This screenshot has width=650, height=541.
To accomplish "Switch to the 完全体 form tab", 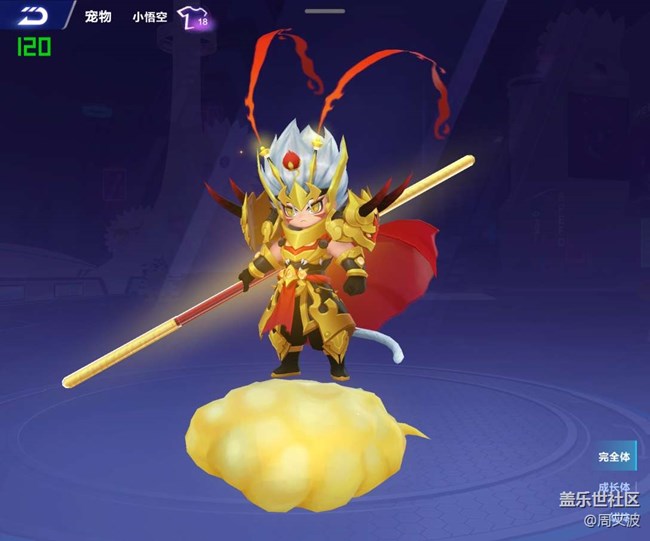I will pyautogui.click(x=616, y=457).
